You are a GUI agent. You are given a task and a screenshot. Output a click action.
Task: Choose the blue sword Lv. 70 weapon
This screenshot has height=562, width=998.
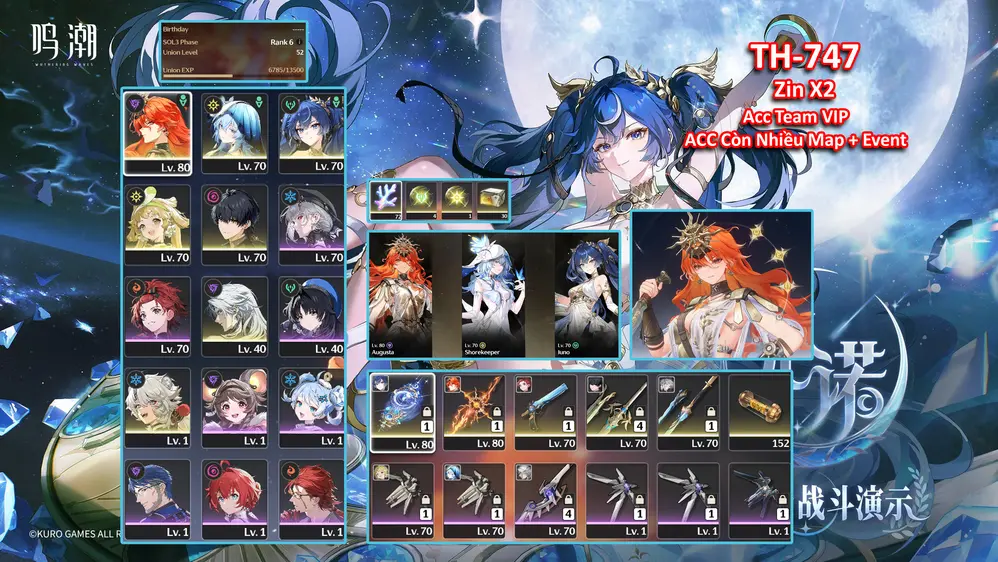(x=546, y=412)
